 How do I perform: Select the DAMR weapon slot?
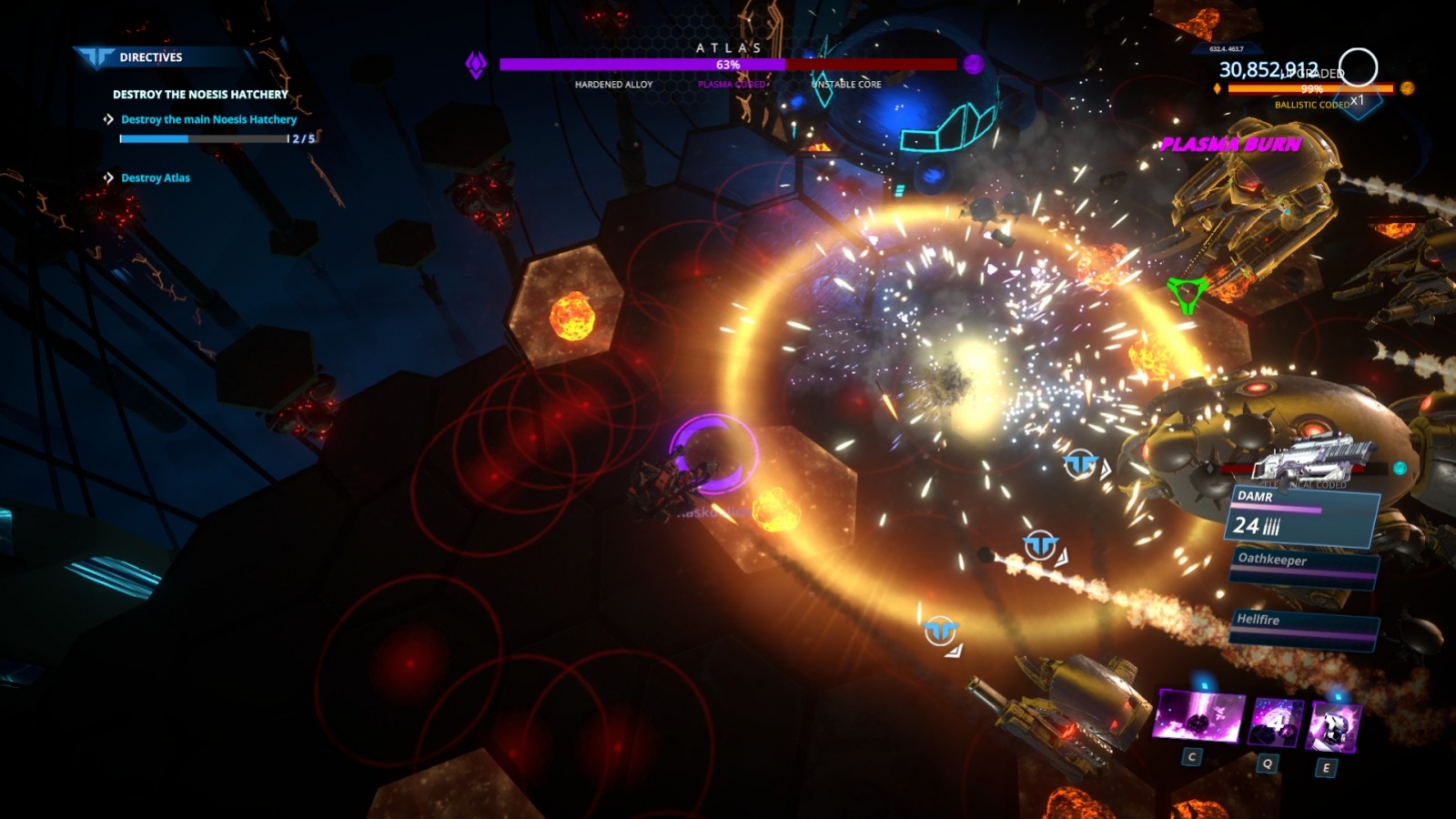pyautogui.click(x=1303, y=517)
